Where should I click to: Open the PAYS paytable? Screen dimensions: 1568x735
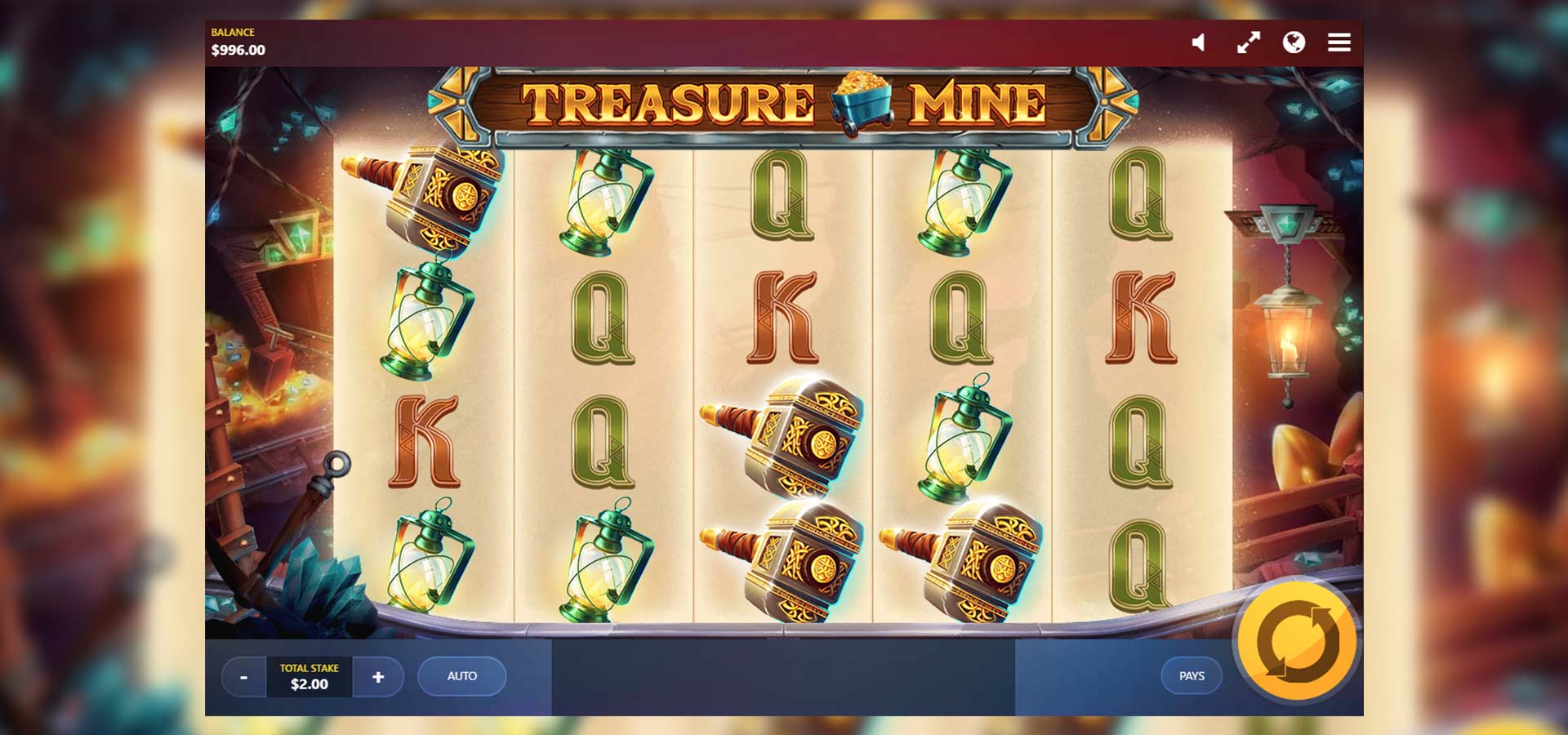1192,676
